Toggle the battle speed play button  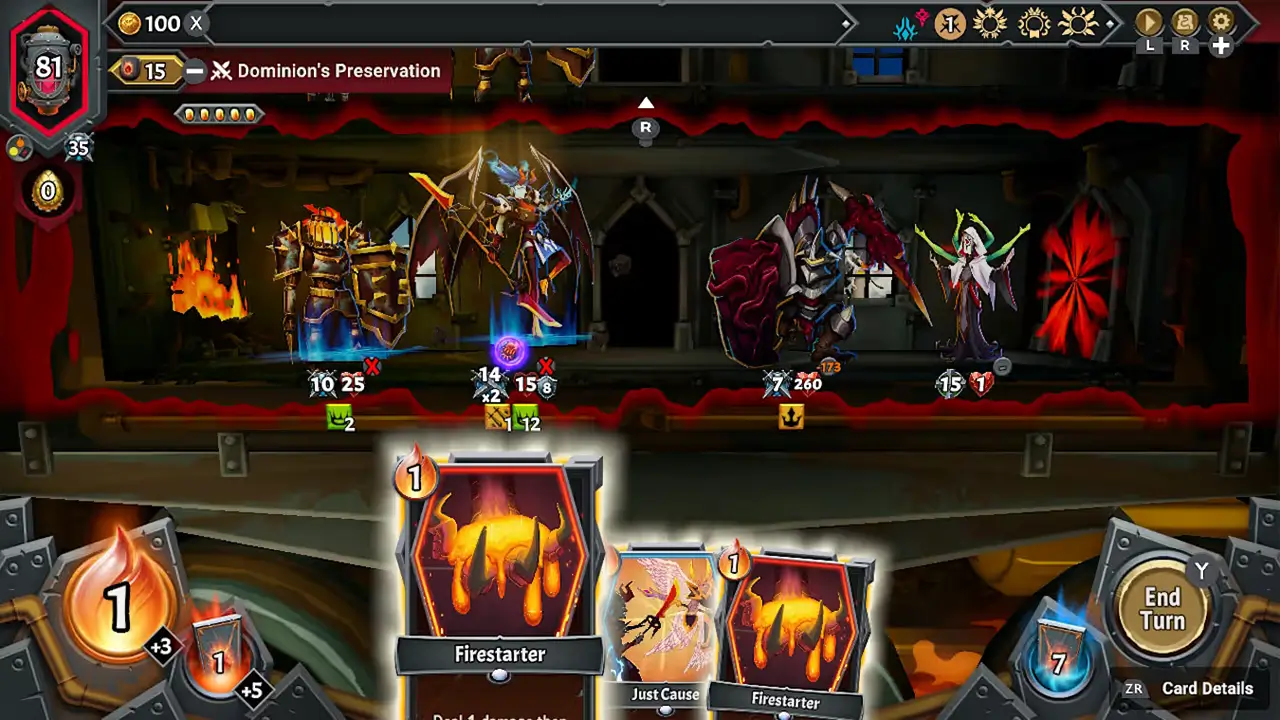point(1149,22)
